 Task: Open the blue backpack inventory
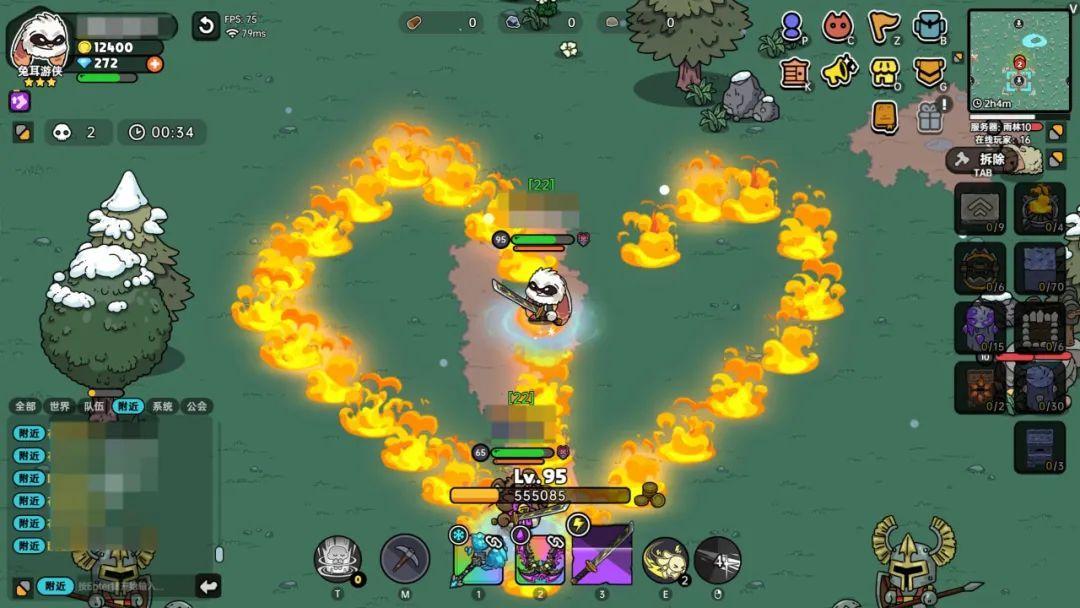(x=929, y=27)
